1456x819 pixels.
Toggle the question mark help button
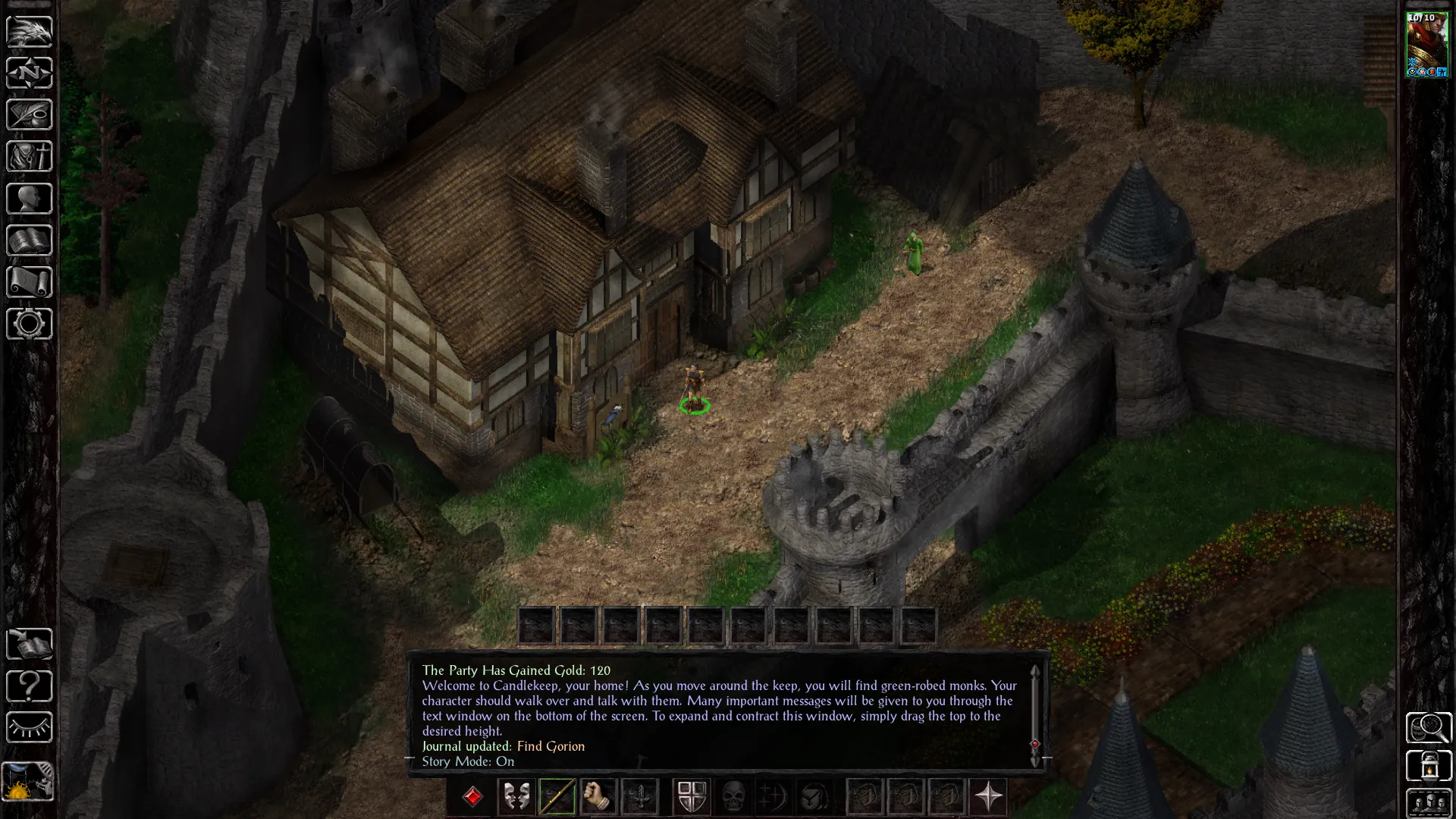[29, 686]
